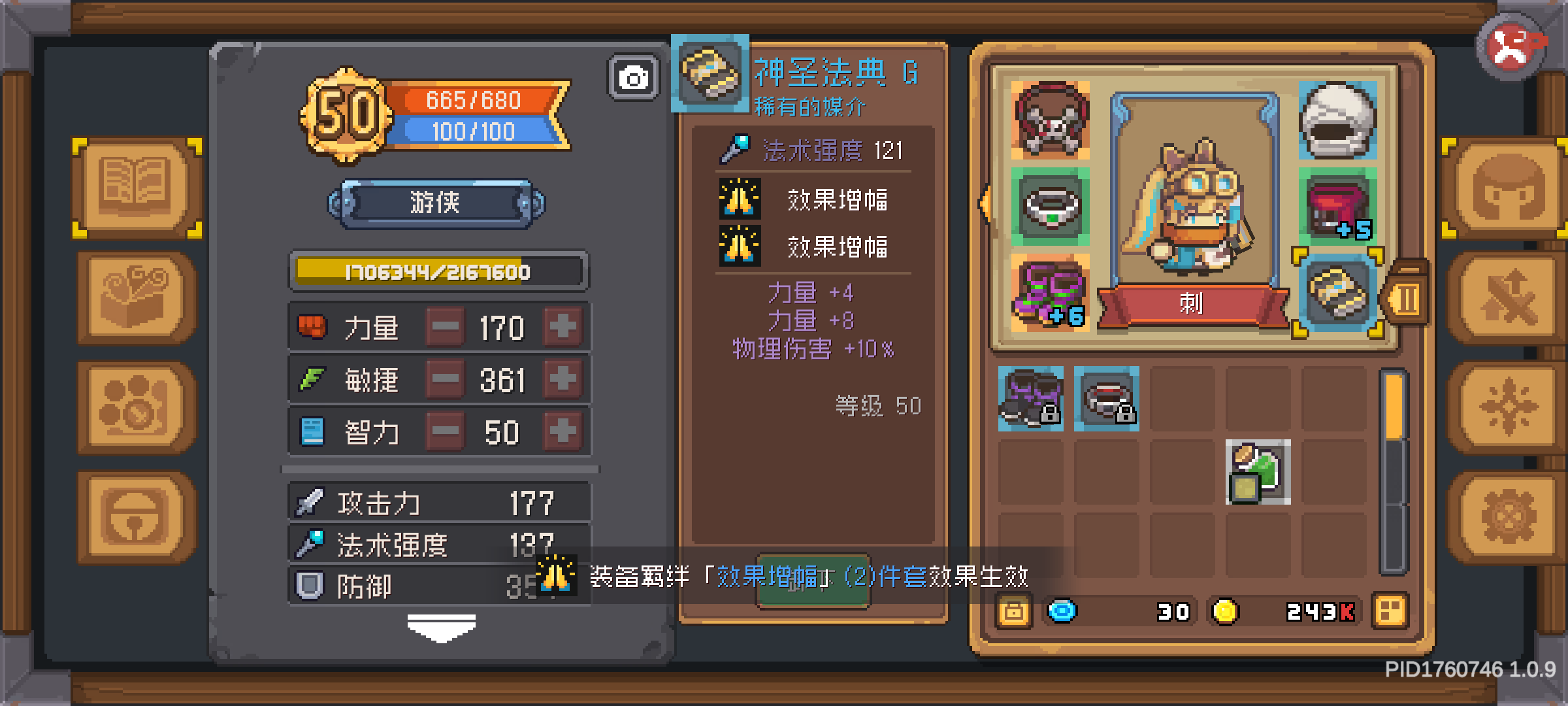Take a snapshot with the camera icon
Viewport: 1568px width, 706px height.
(632, 76)
